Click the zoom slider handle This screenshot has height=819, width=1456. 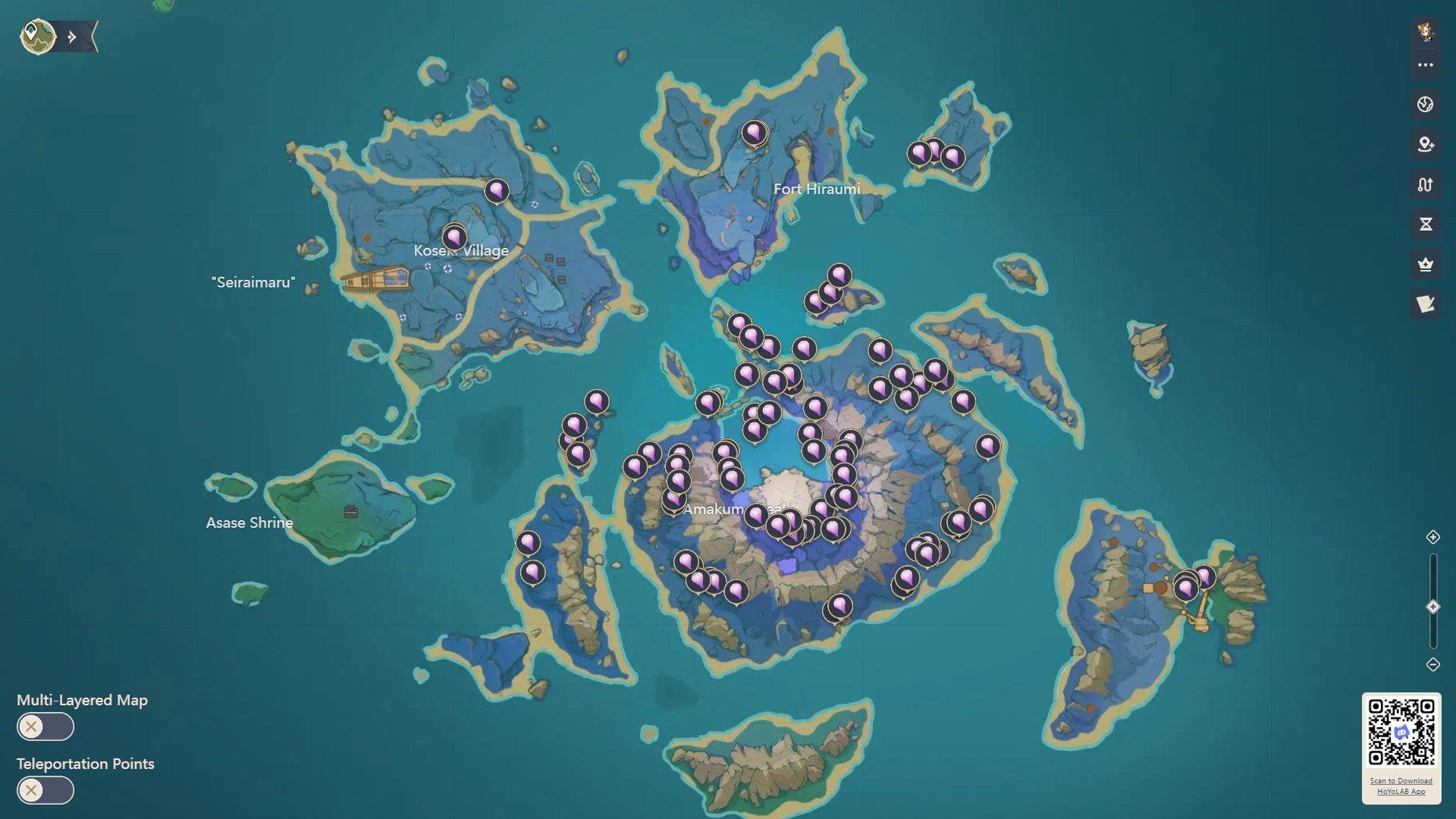click(x=1432, y=607)
